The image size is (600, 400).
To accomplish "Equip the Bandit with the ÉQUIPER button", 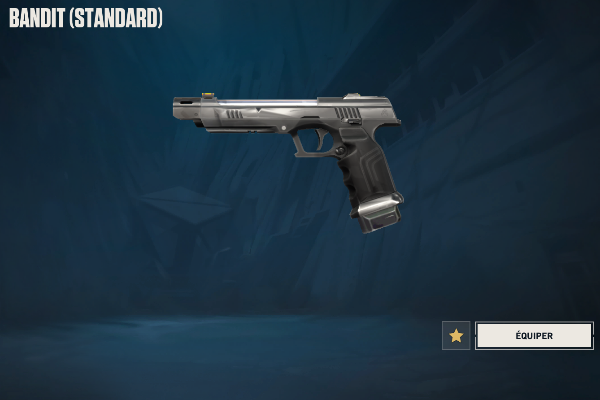I will (534, 335).
